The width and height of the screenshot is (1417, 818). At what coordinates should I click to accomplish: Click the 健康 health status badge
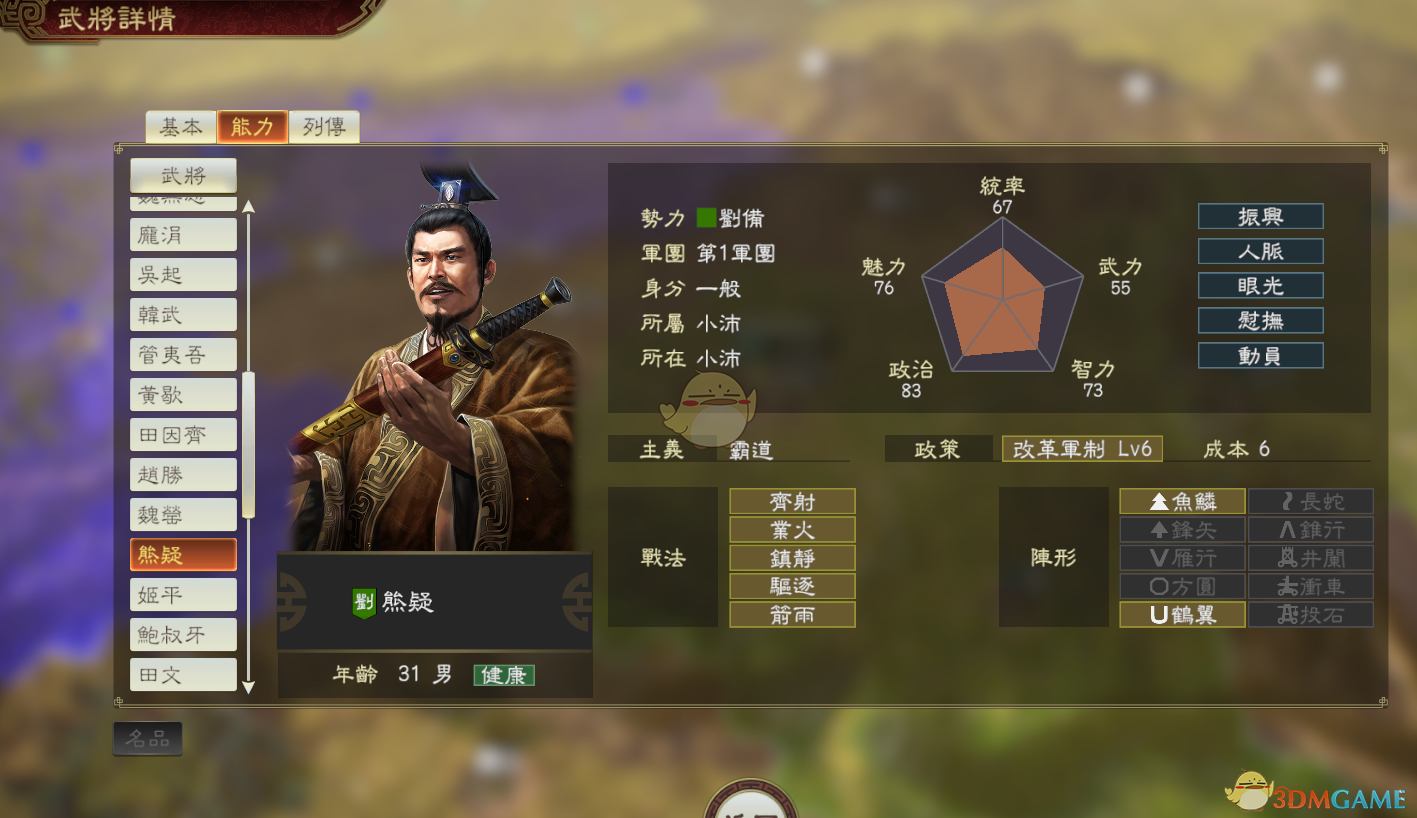(x=504, y=675)
